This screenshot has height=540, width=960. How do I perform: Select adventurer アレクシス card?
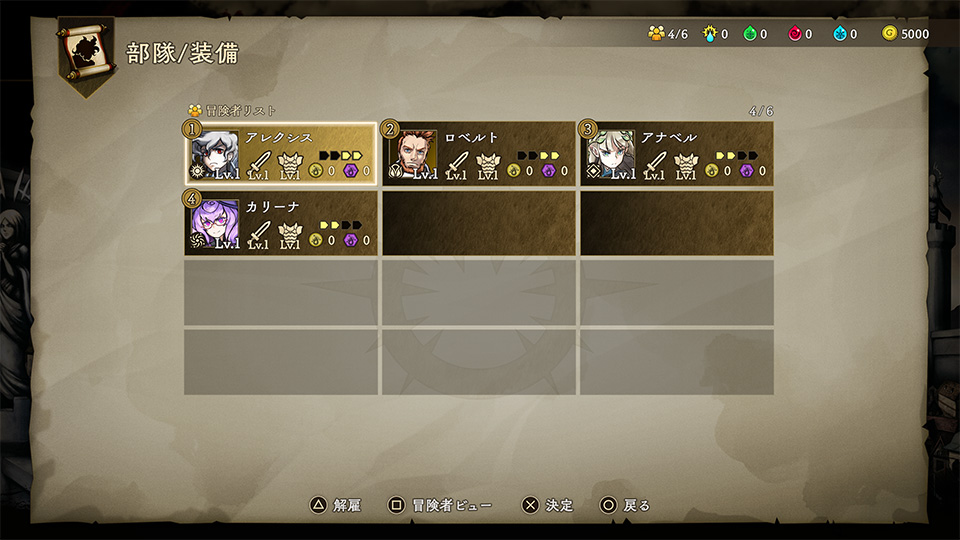click(x=280, y=154)
